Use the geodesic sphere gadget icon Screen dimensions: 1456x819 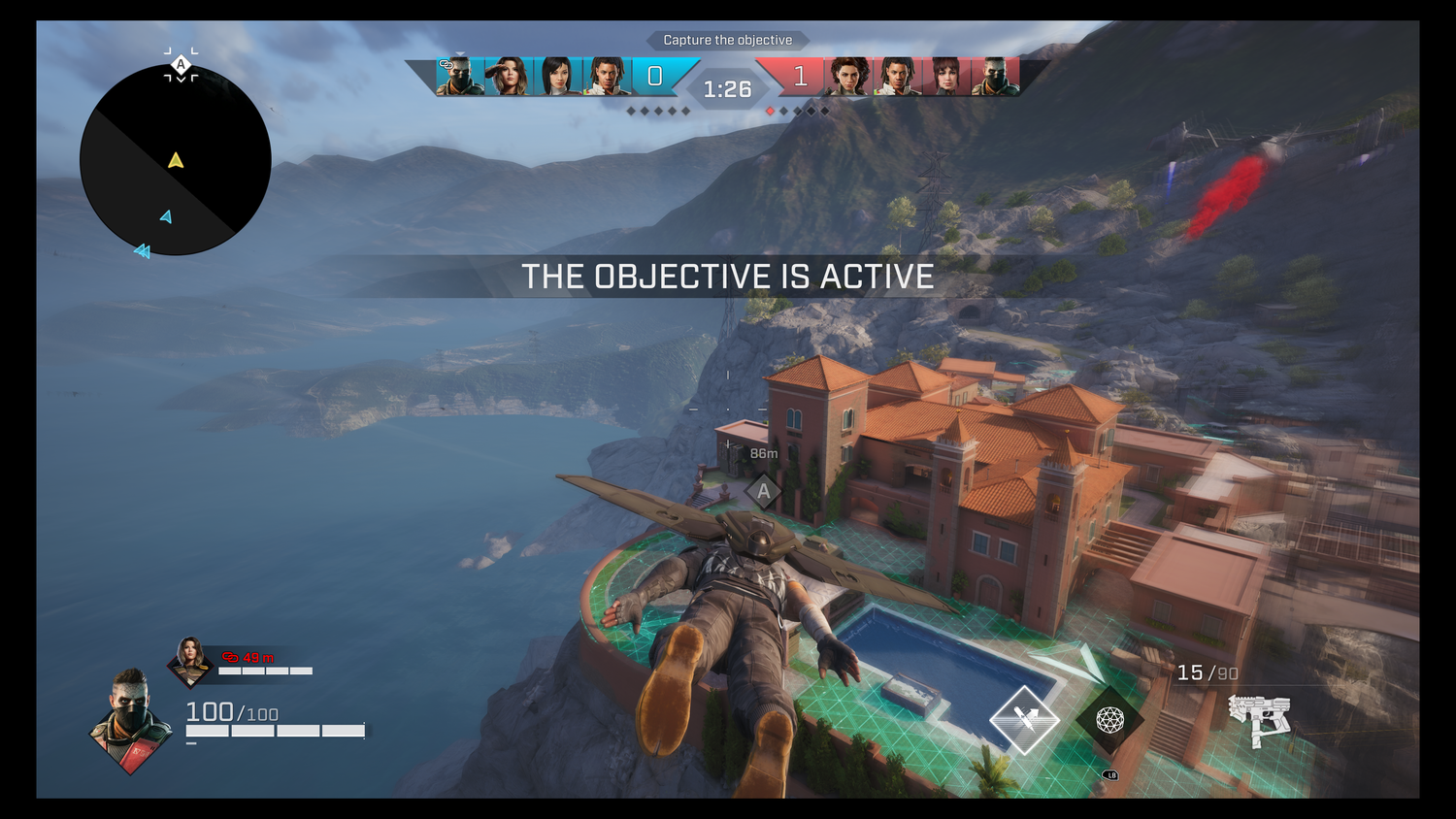click(x=1109, y=719)
